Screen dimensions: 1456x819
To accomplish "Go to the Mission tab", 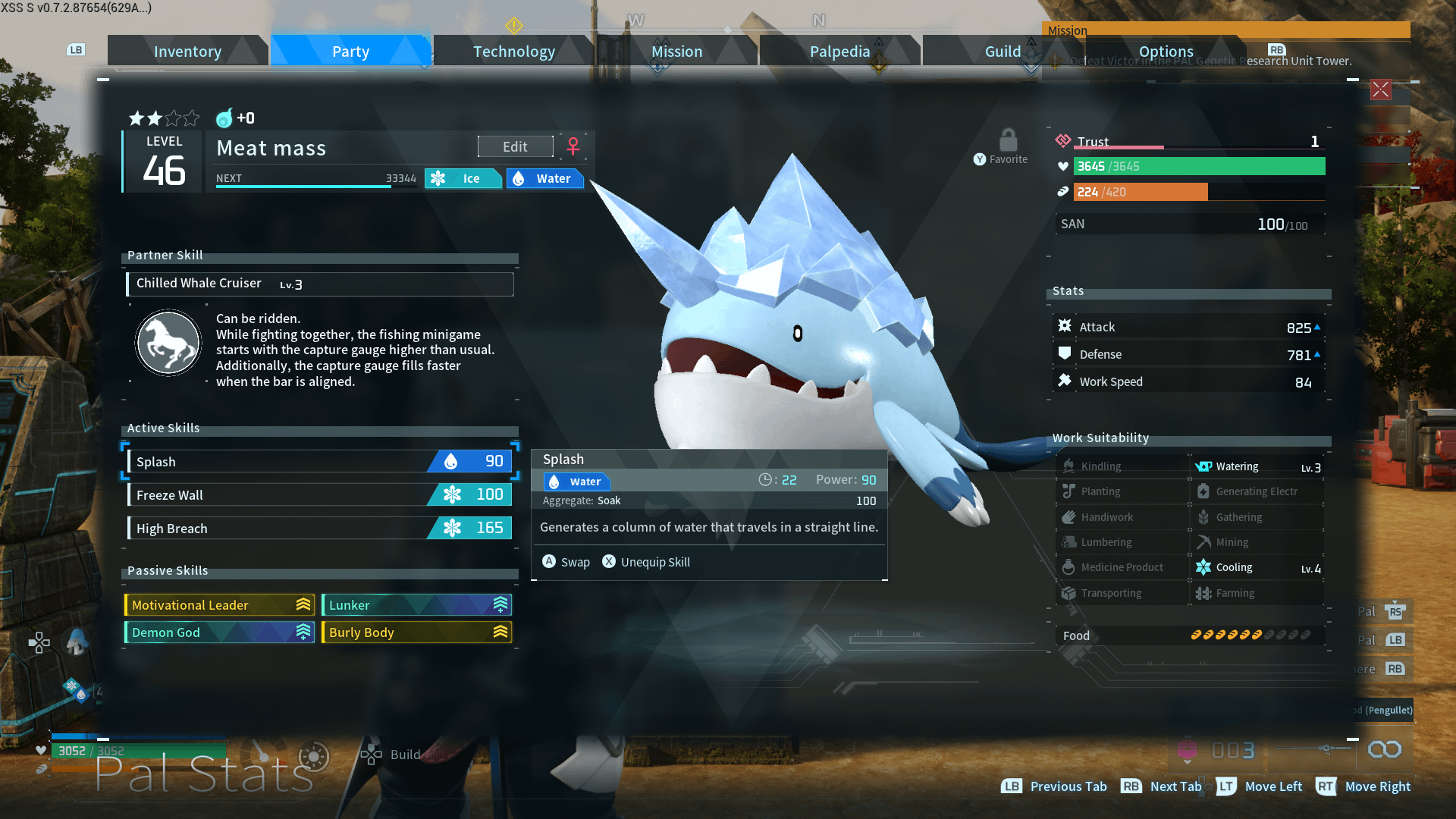I will [x=676, y=52].
